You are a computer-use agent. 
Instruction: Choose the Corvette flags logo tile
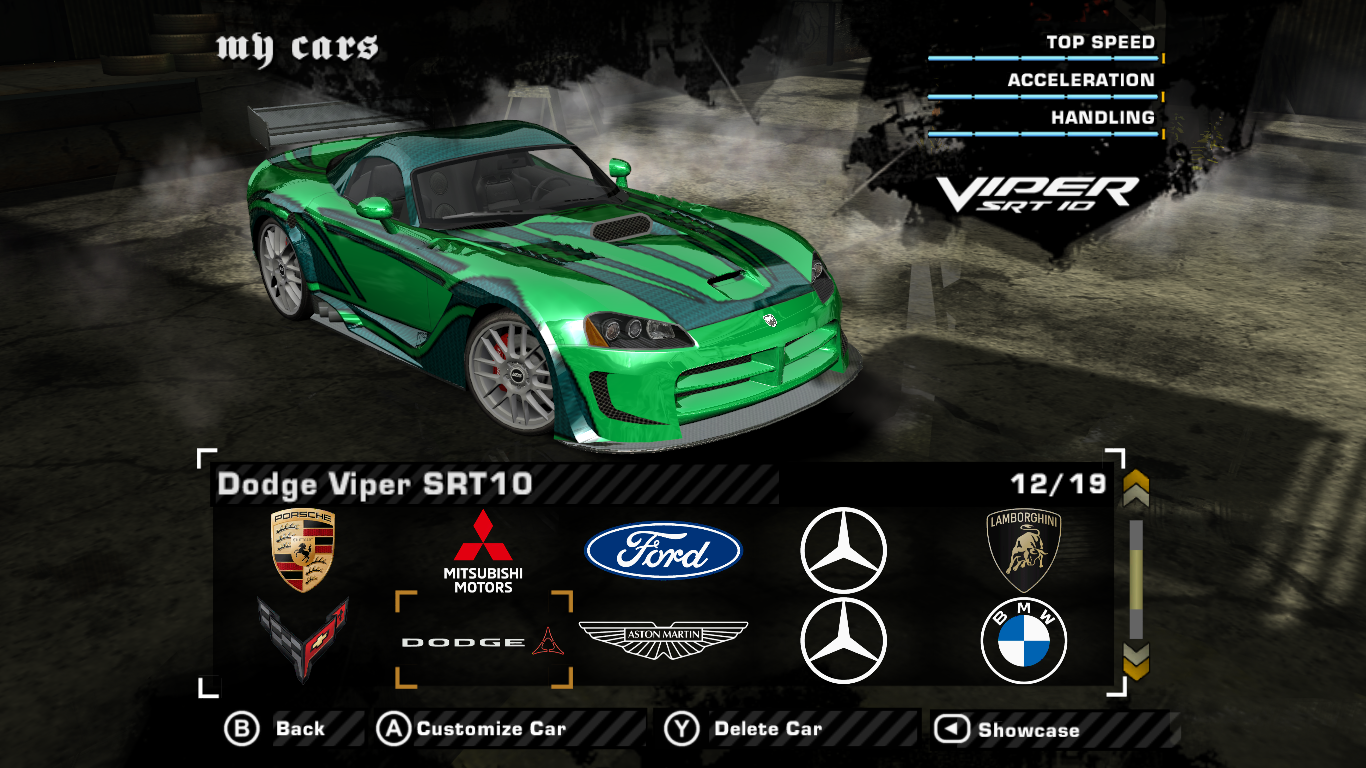[303, 638]
